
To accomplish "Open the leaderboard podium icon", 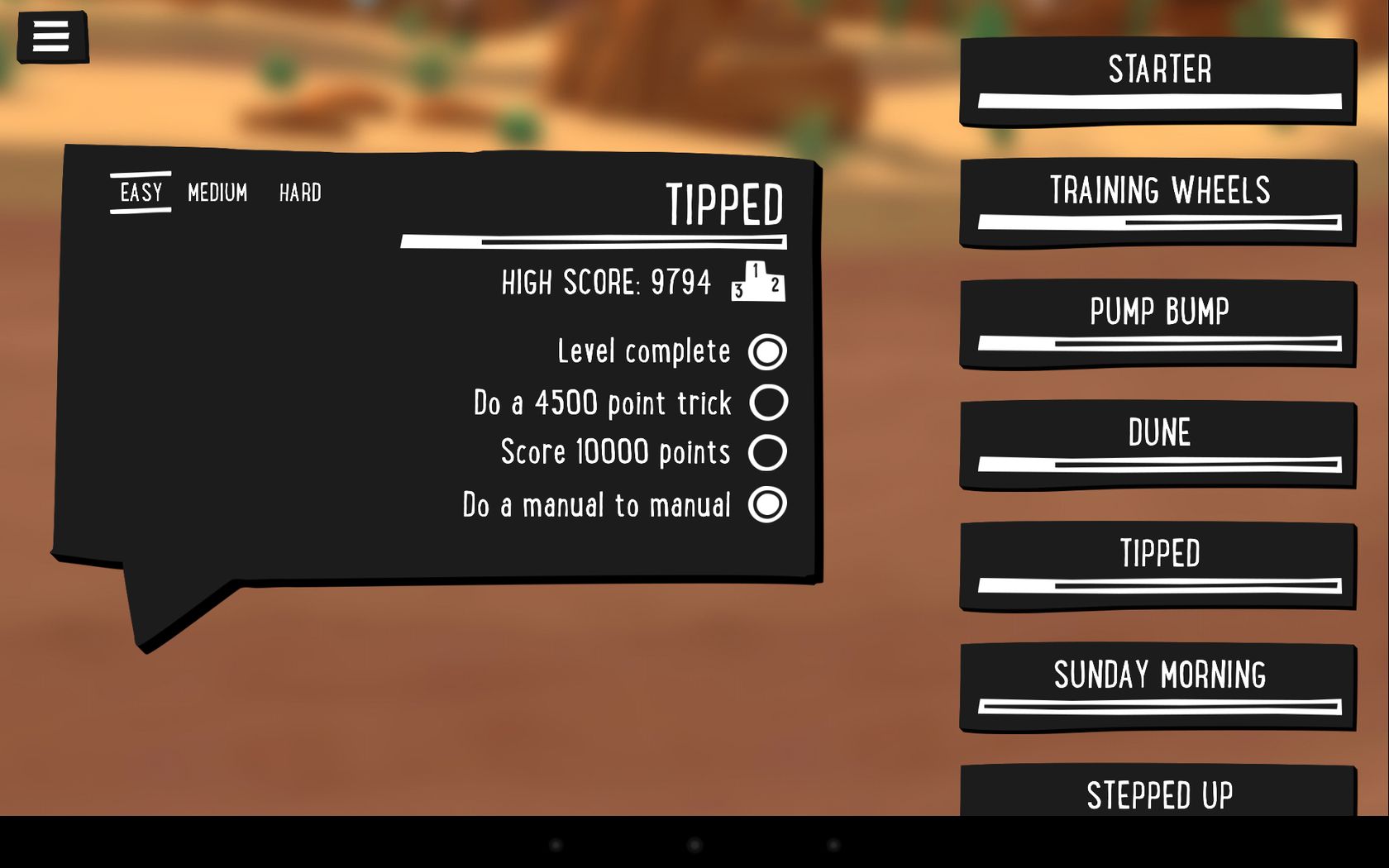I will pyautogui.click(x=758, y=282).
